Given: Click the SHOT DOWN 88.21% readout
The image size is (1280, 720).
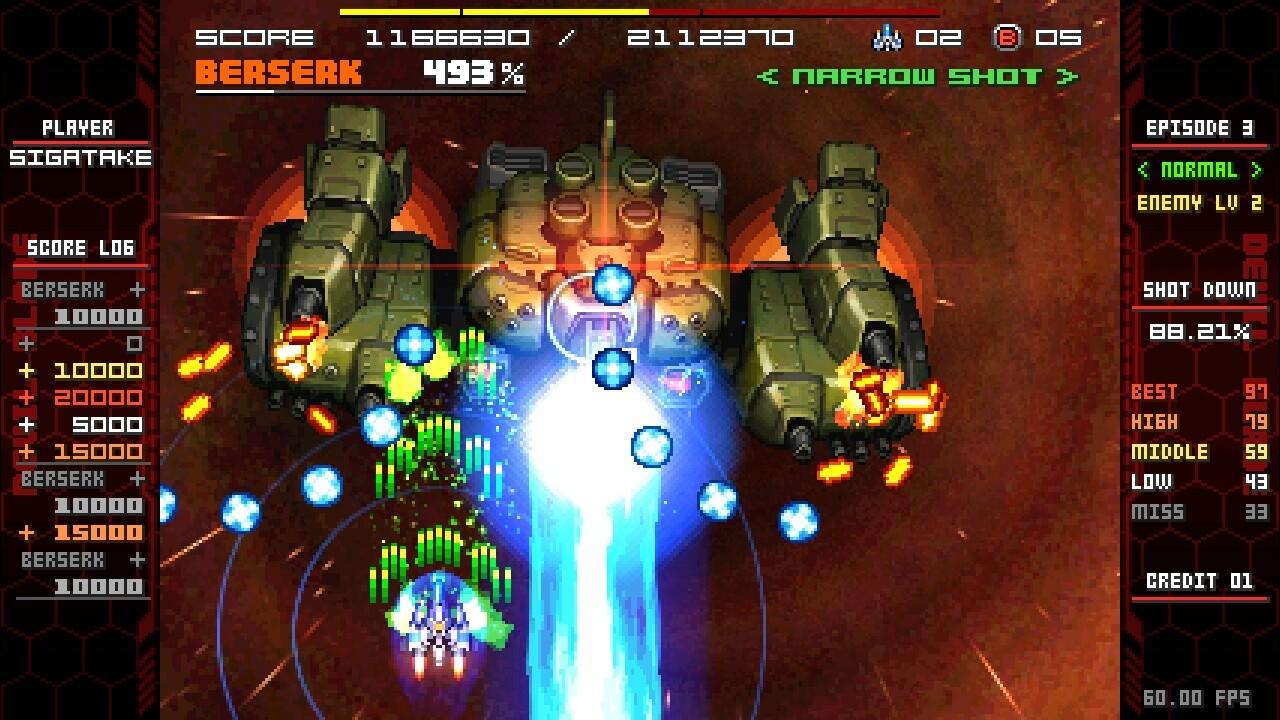Looking at the screenshot, I should tap(1199, 330).
